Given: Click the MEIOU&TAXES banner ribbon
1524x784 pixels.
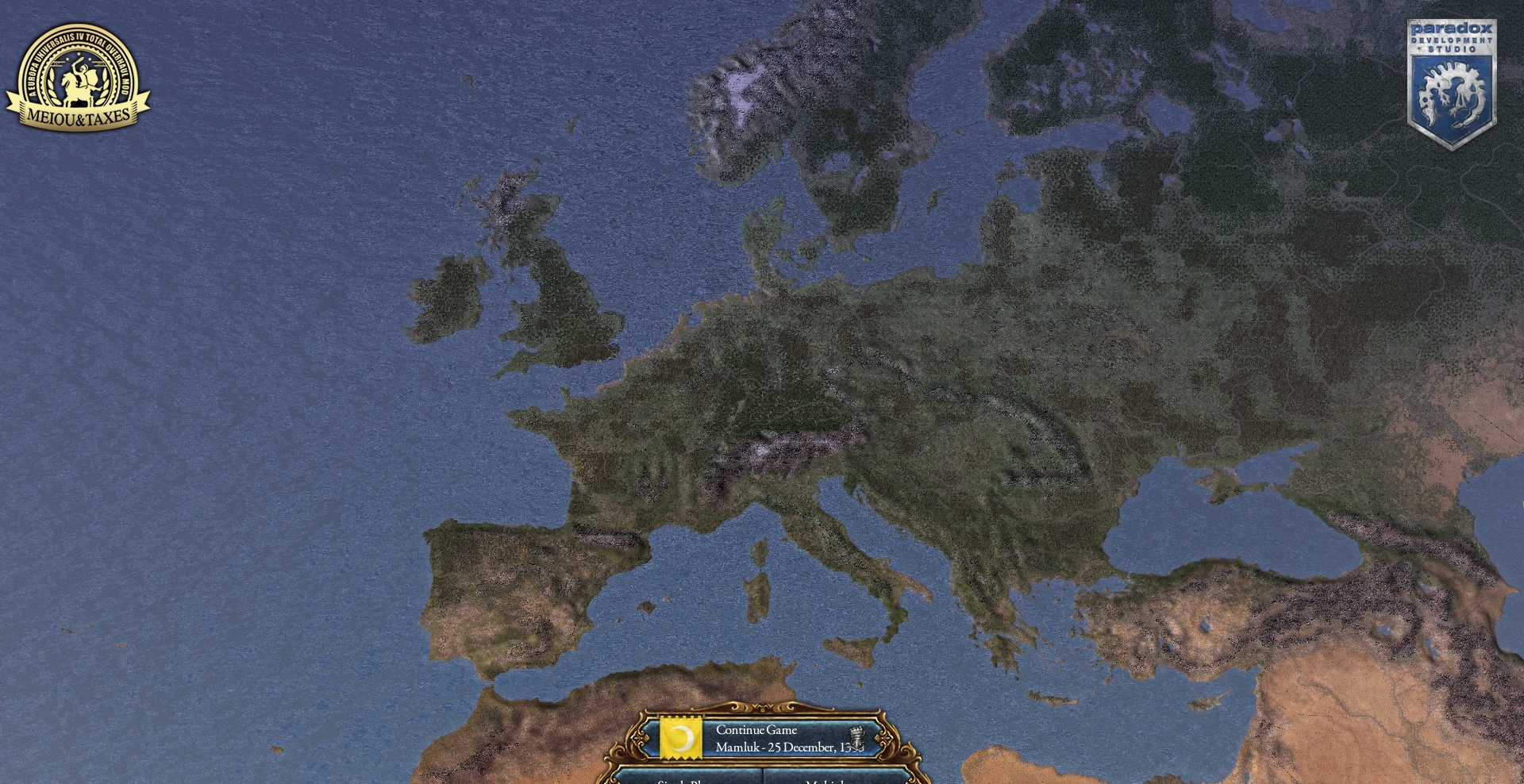Looking at the screenshot, I should (77, 117).
